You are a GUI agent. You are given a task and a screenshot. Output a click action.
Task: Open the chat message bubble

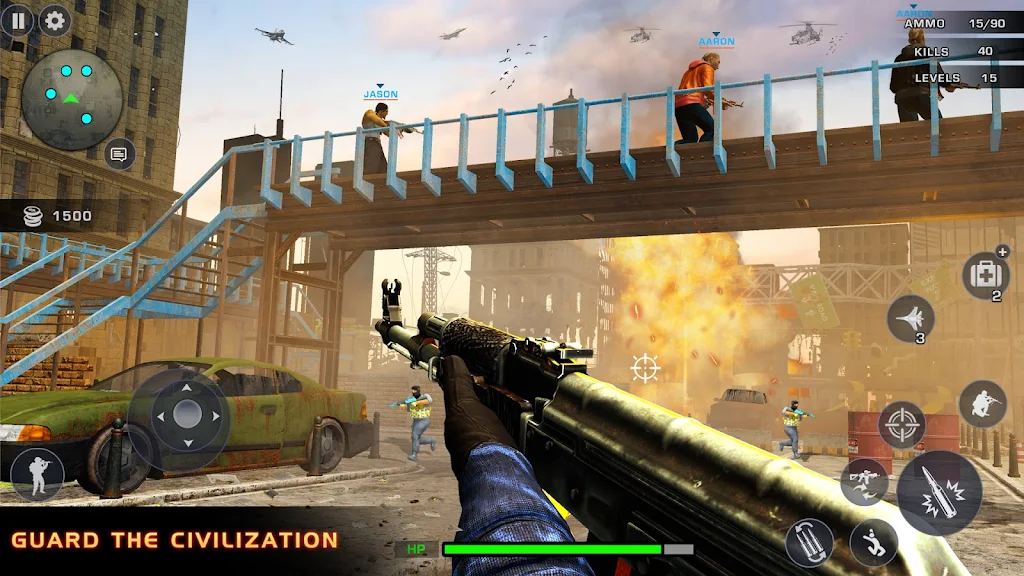point(119,154)
